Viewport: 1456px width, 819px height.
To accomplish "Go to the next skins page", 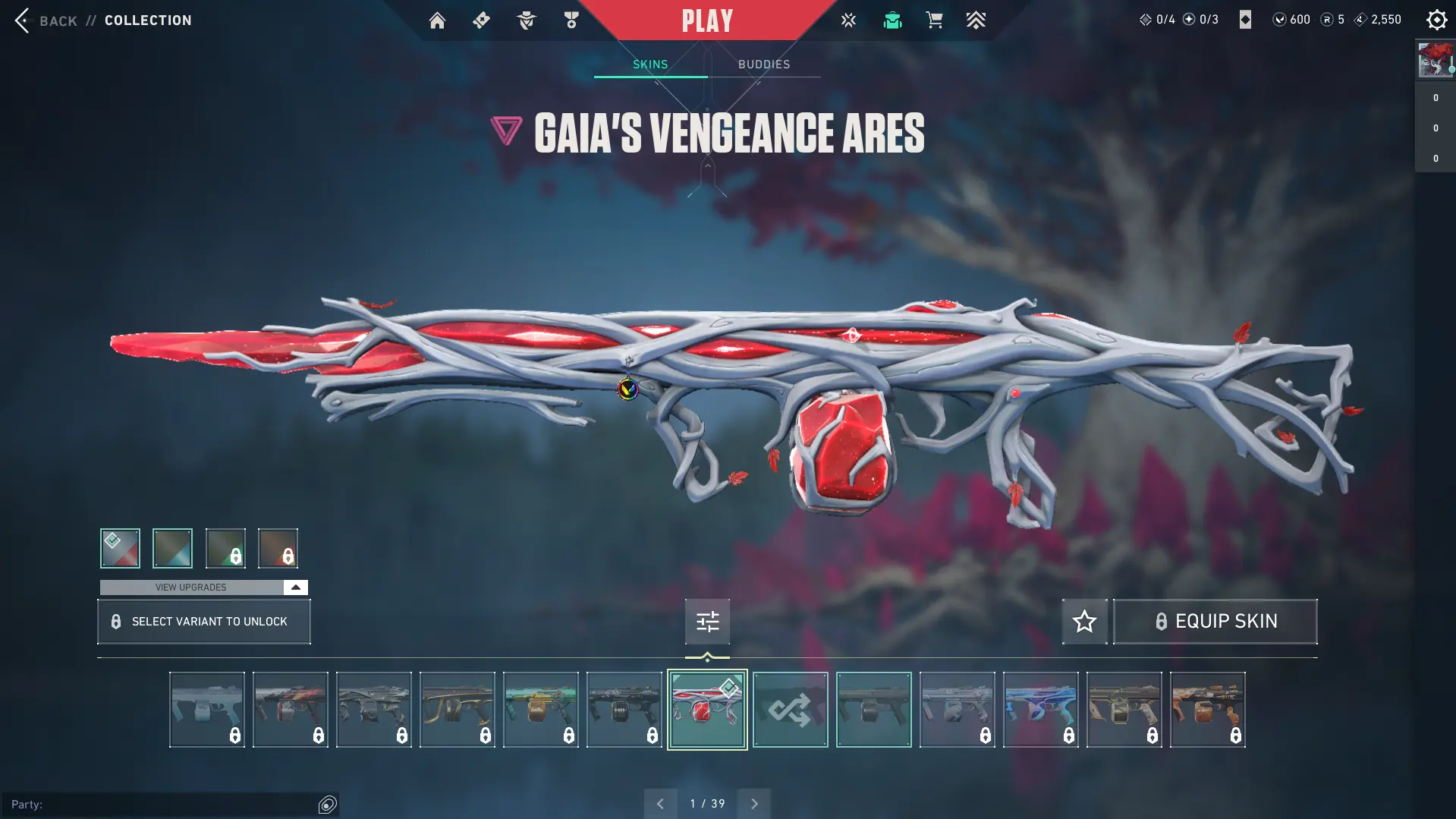I will click(754, 804).
